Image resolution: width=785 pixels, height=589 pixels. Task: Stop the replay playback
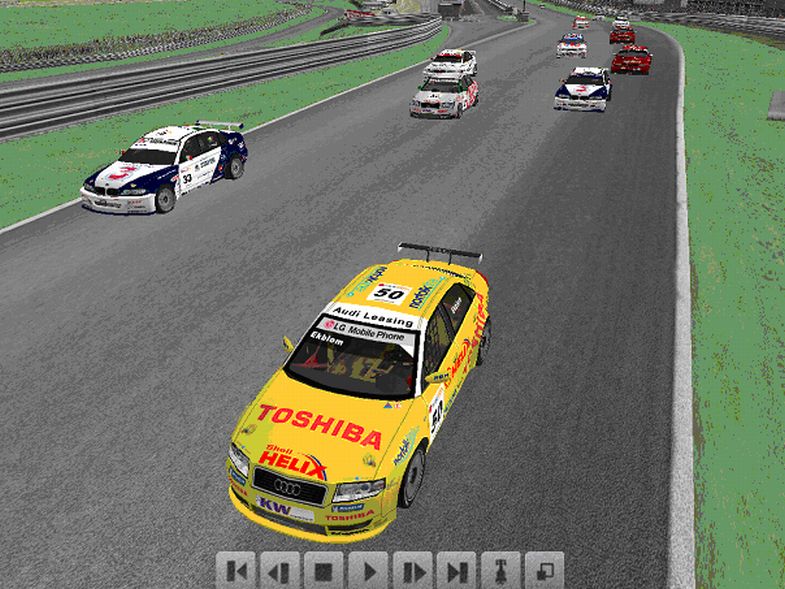tap(325, 571)
